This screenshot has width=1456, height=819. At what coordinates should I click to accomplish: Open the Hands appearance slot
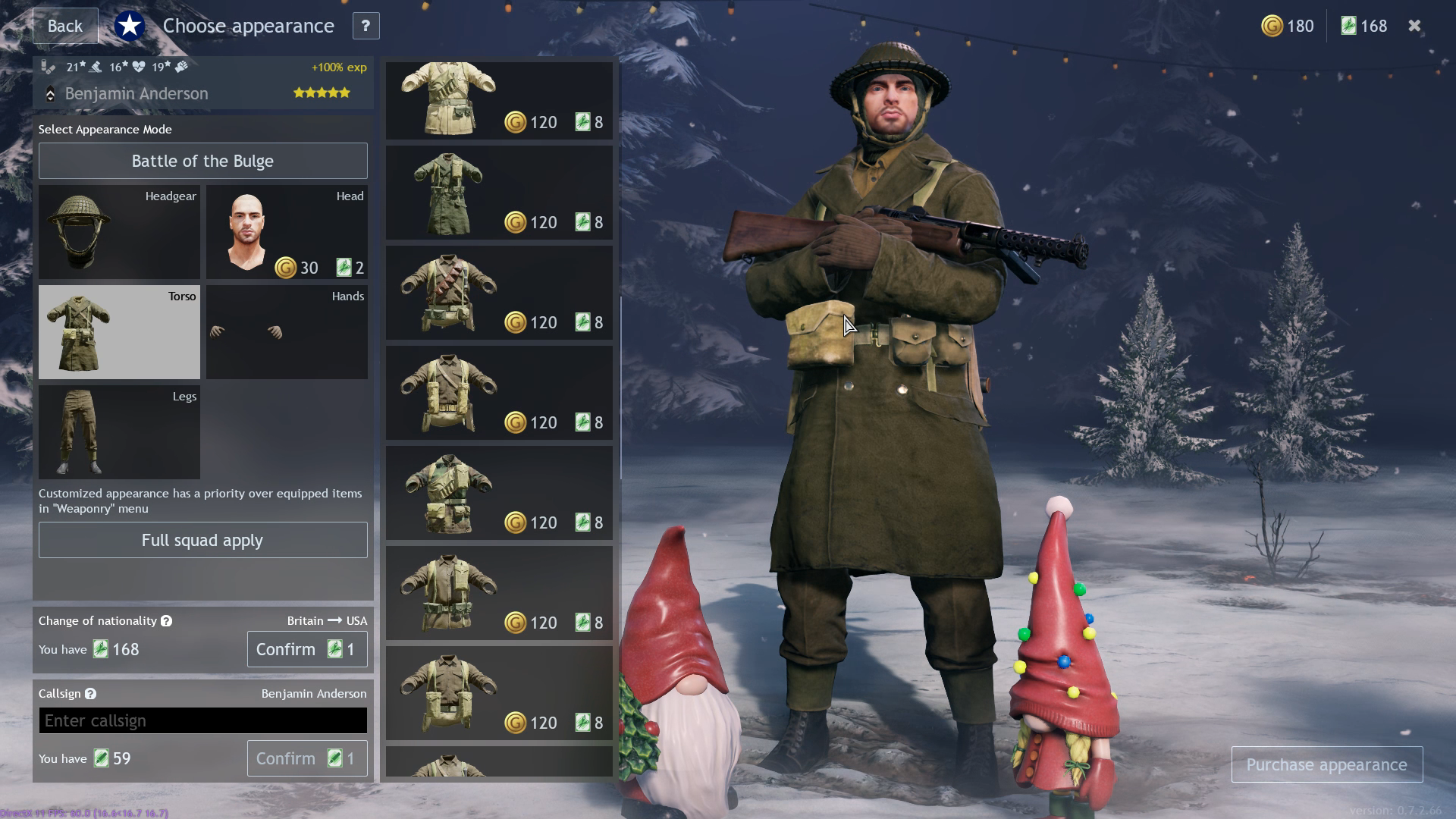point(287,332)
